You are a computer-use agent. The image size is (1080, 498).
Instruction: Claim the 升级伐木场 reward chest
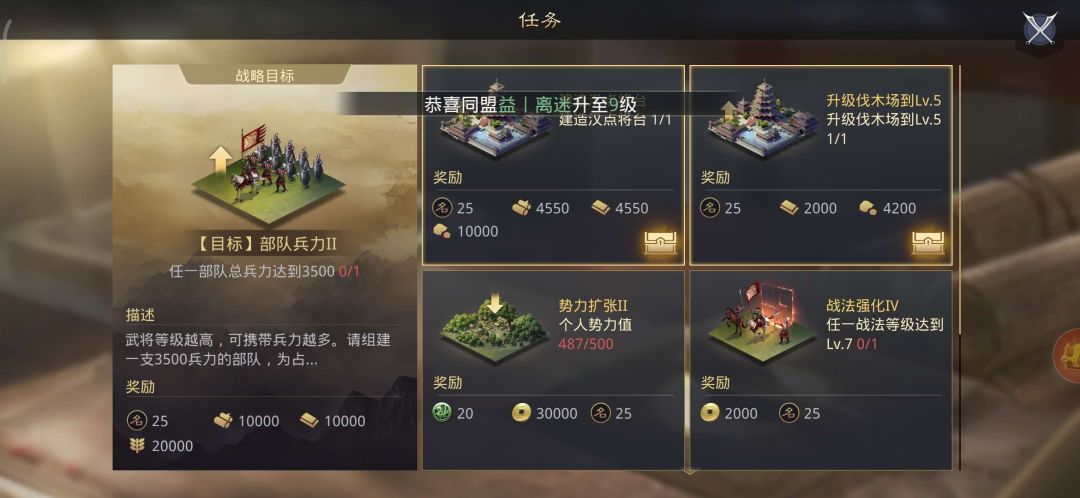click(928, 240)
